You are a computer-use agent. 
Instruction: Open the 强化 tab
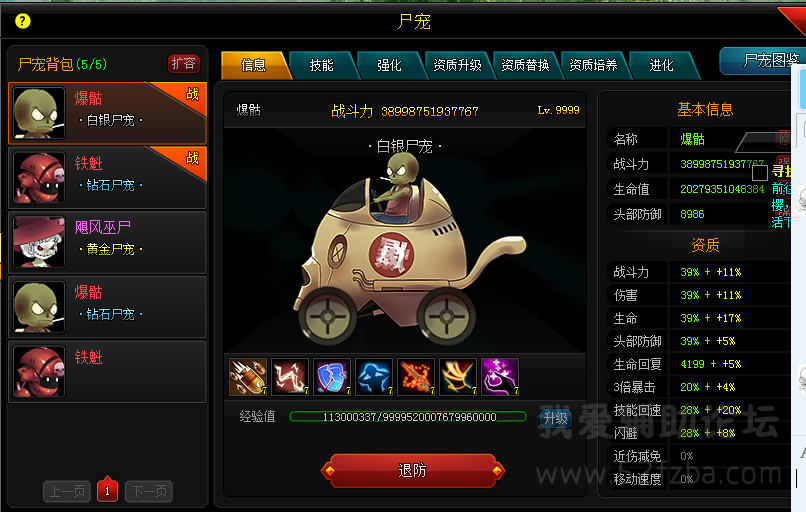(x=389, y=65)
